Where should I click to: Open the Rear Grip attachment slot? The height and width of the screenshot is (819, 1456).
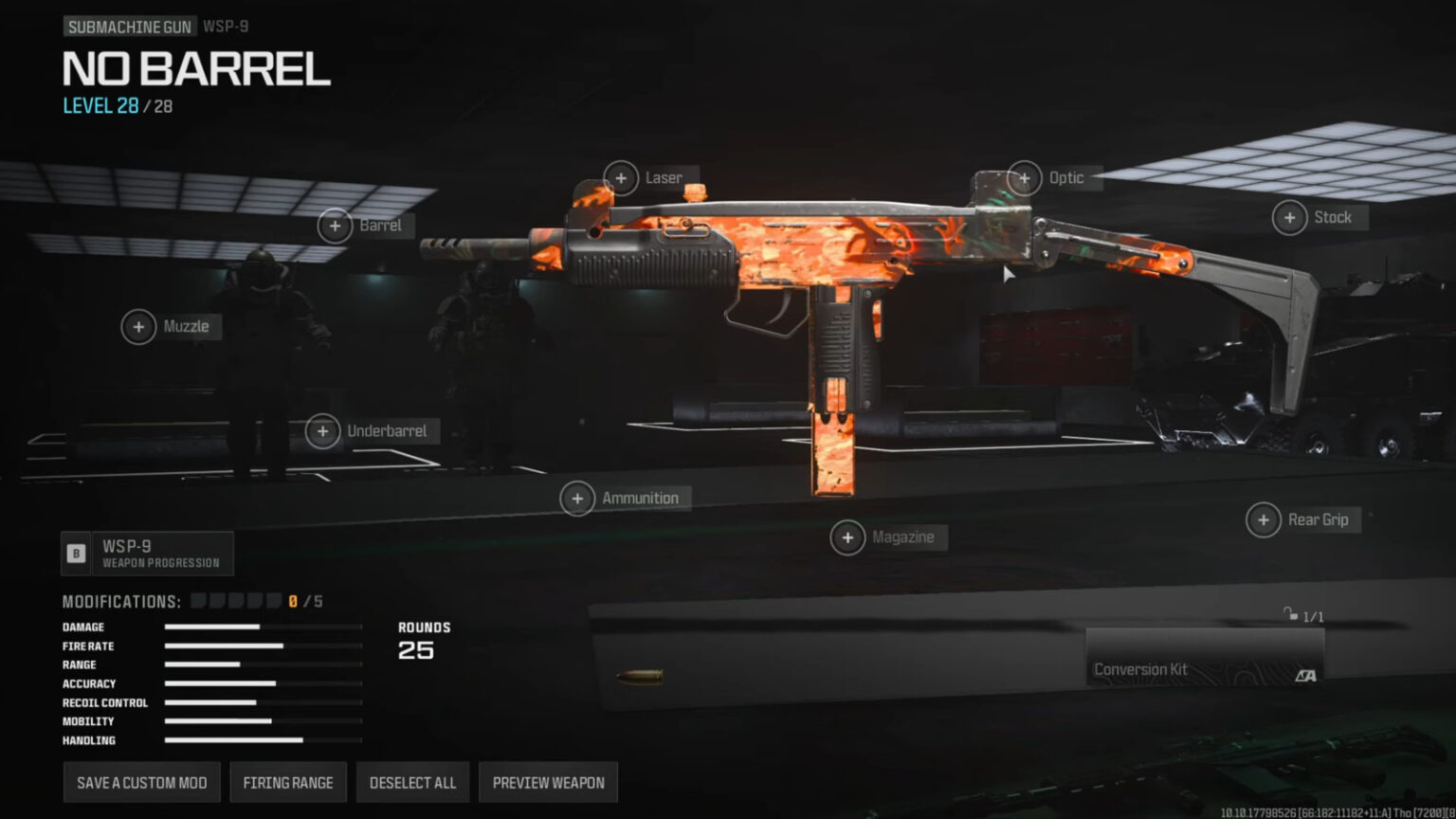[1264, 519]
